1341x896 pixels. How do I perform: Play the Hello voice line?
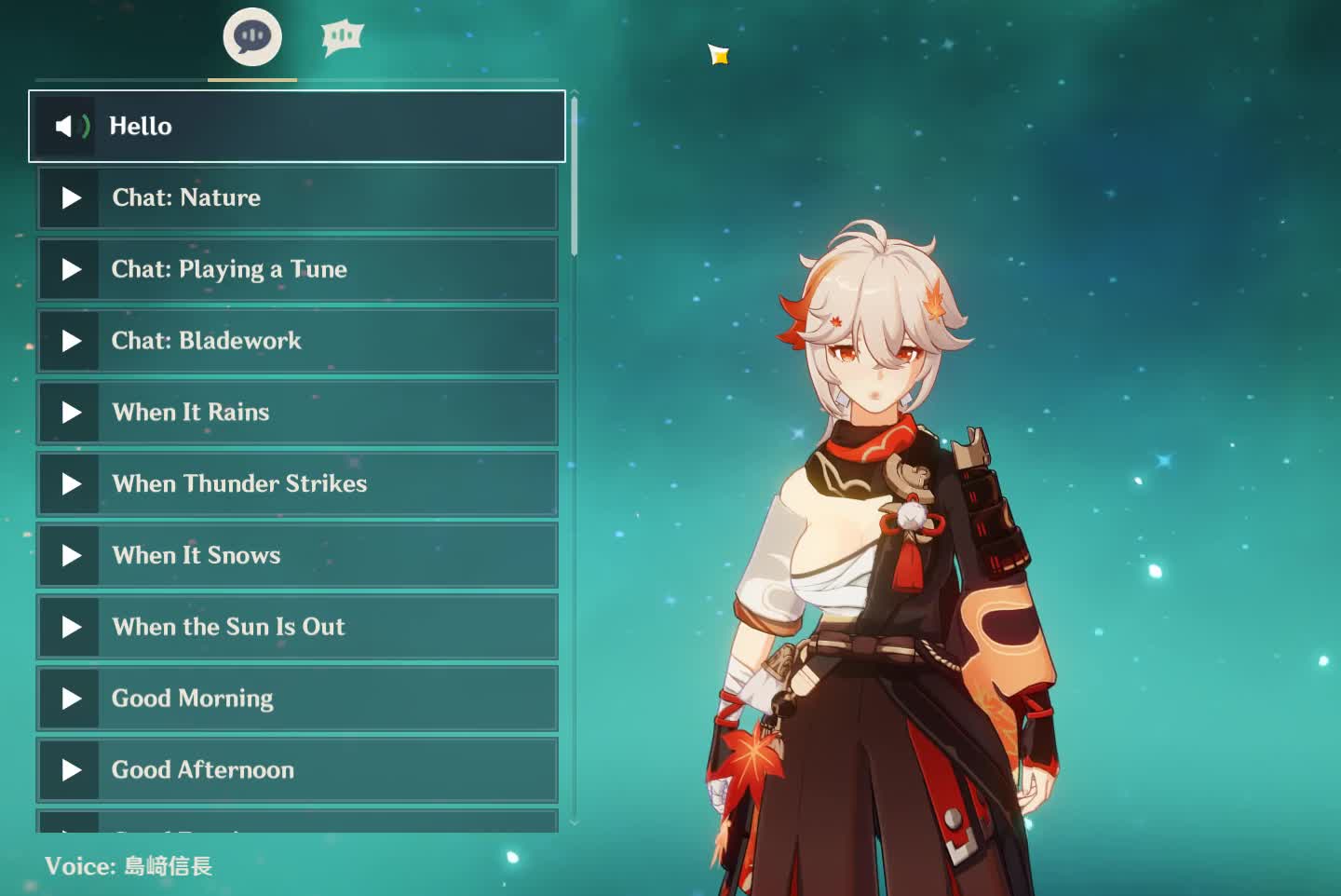coord(297,126)
